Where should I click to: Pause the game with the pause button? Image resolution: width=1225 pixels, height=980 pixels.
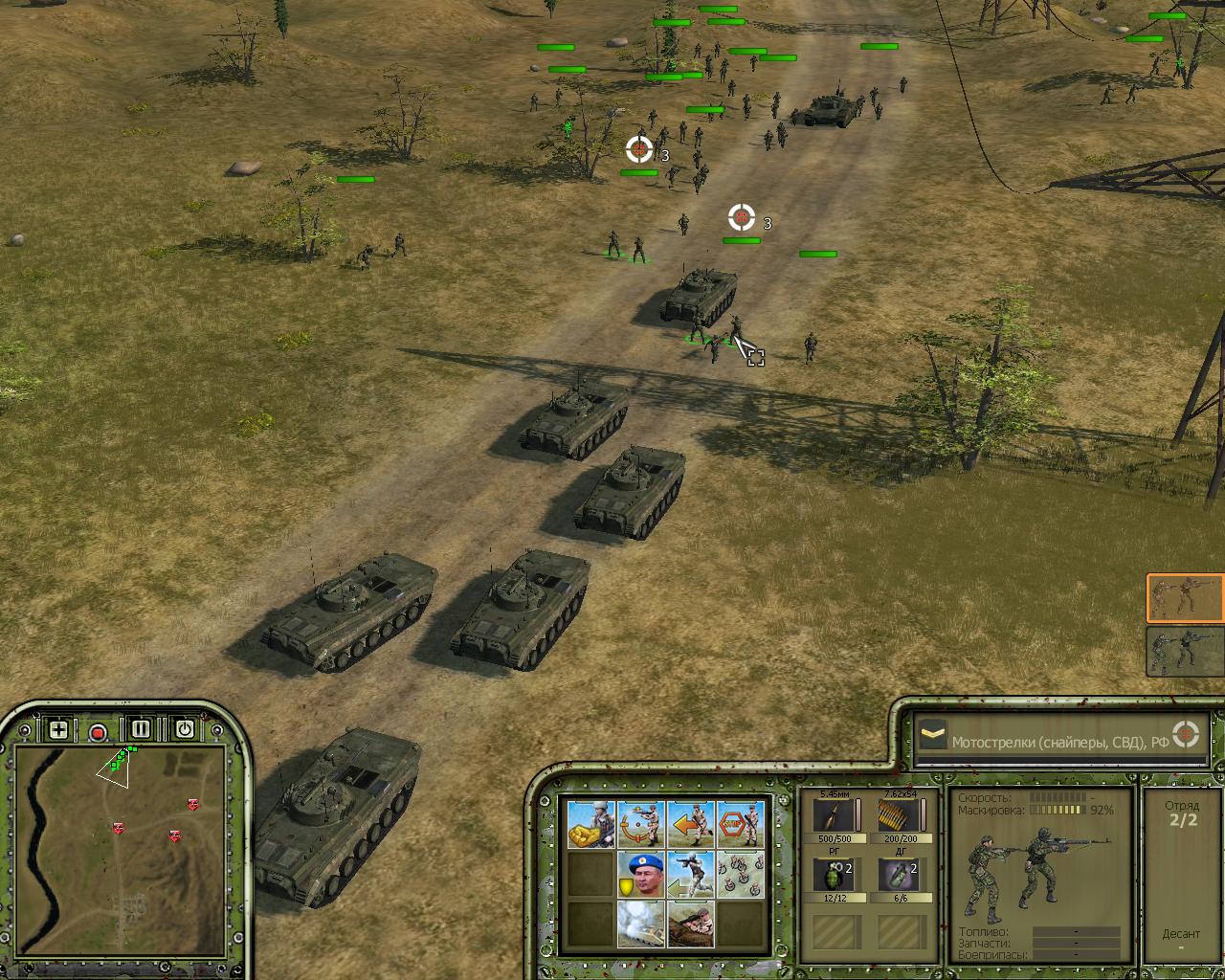[x=141, y=729]
